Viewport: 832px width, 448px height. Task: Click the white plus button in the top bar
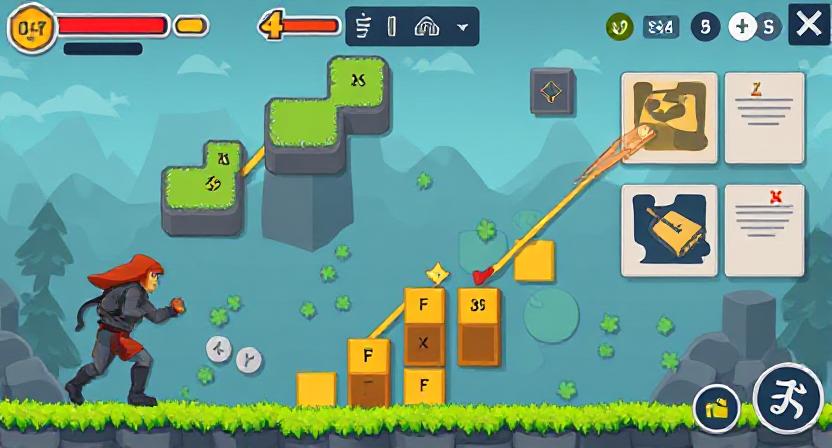point(742,27)
